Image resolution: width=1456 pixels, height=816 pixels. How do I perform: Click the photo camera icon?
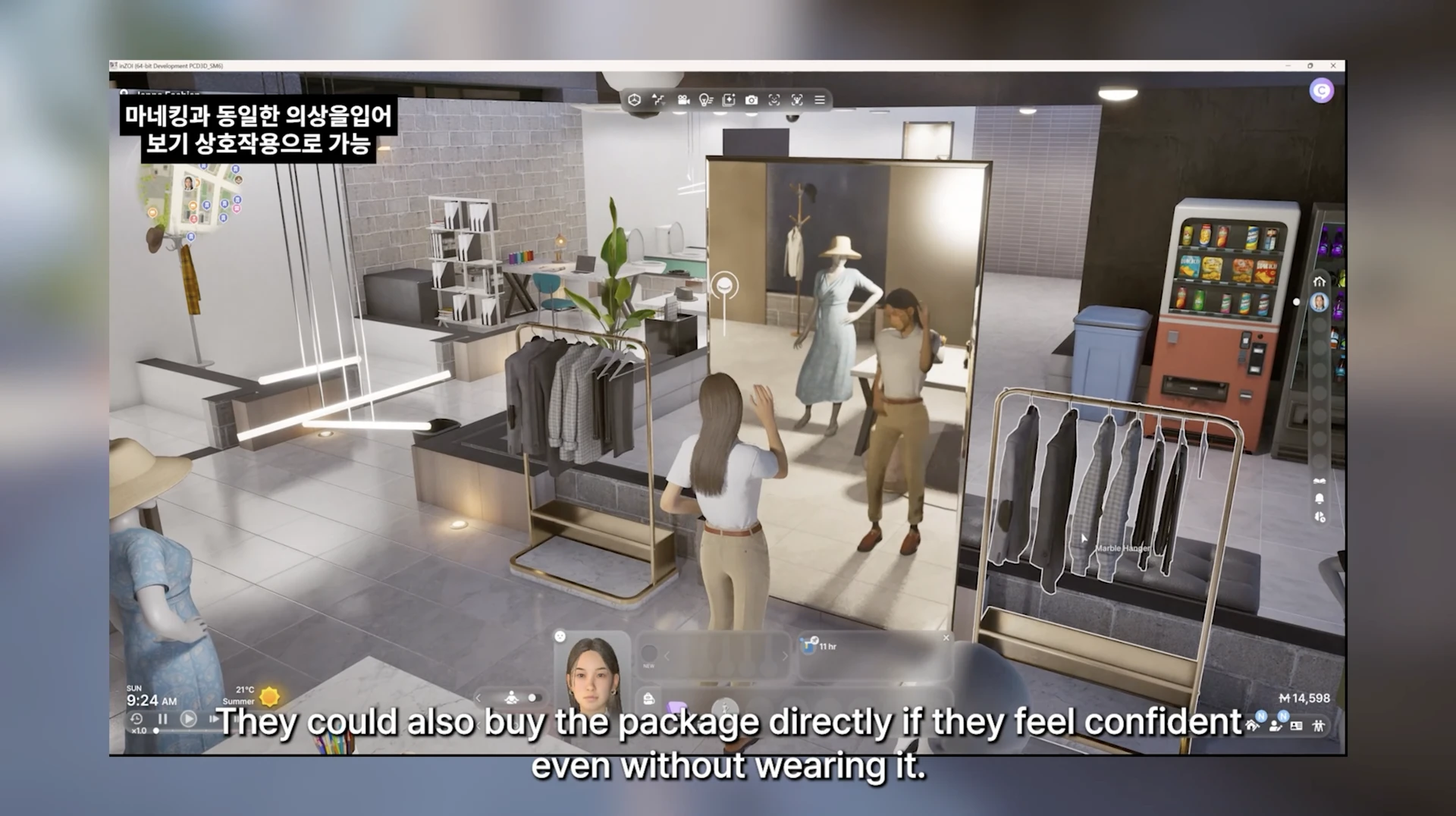[x=751, y=100]
